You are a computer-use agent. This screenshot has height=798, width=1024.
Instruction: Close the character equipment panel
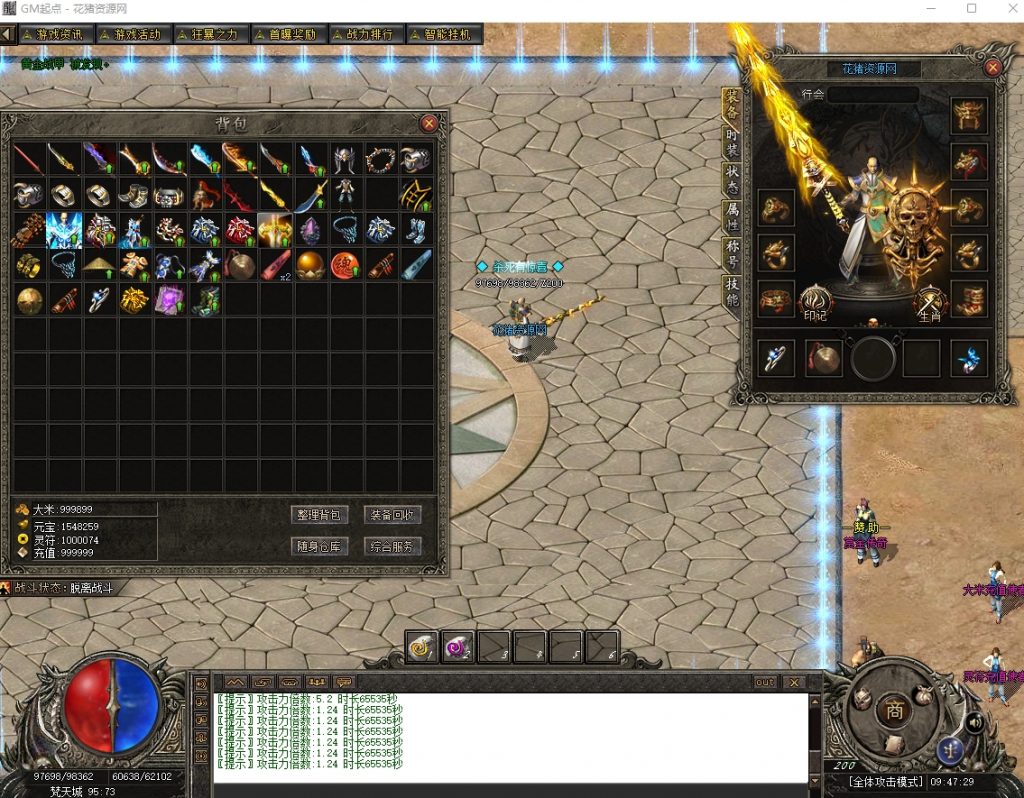993,68
